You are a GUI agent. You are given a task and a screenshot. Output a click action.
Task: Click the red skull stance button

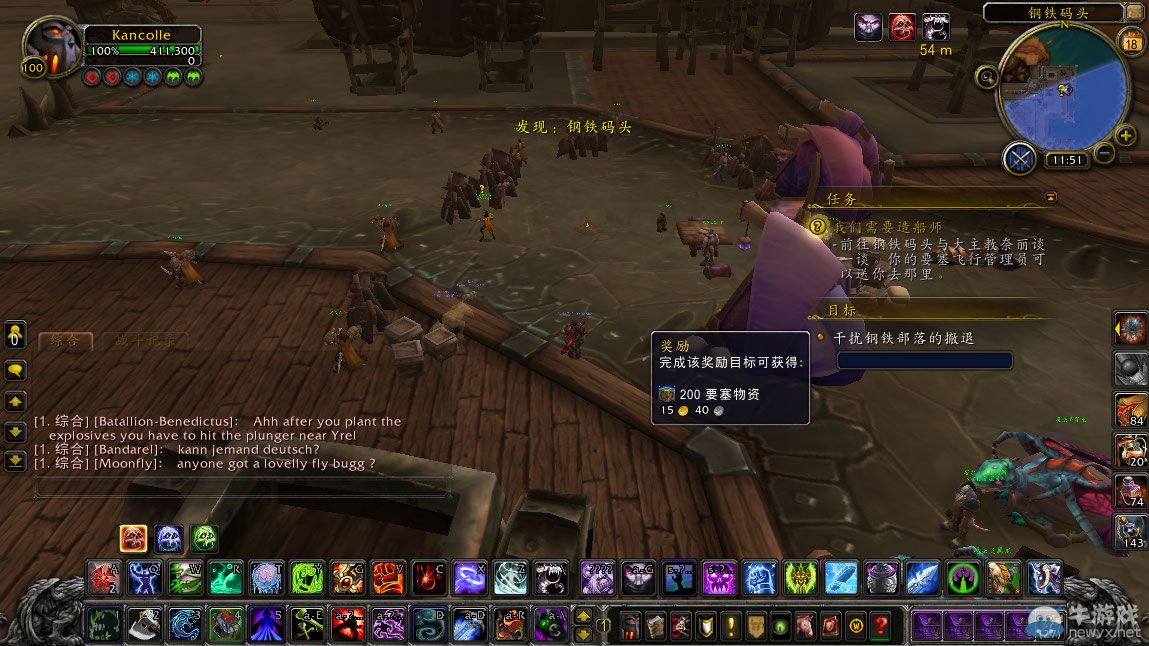point(133,539)
